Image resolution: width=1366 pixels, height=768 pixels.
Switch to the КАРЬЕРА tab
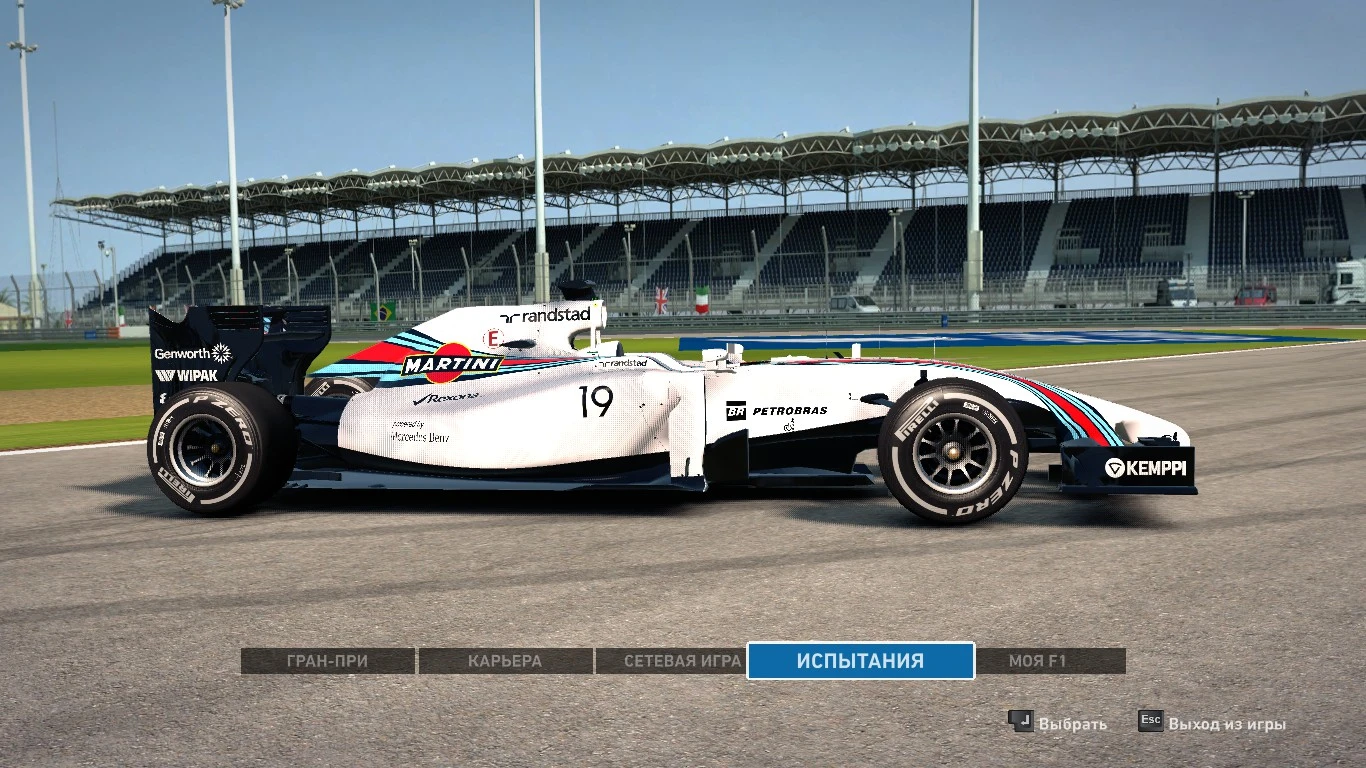coord(505,661)
